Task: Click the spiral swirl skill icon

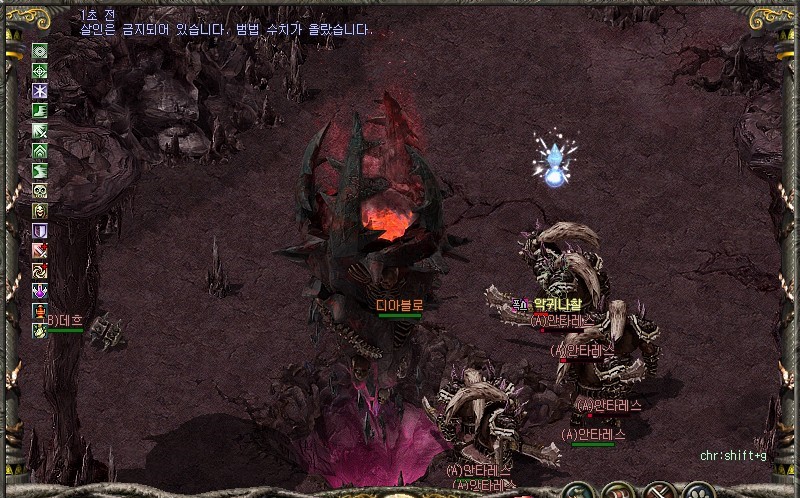Action: [40, 270]
